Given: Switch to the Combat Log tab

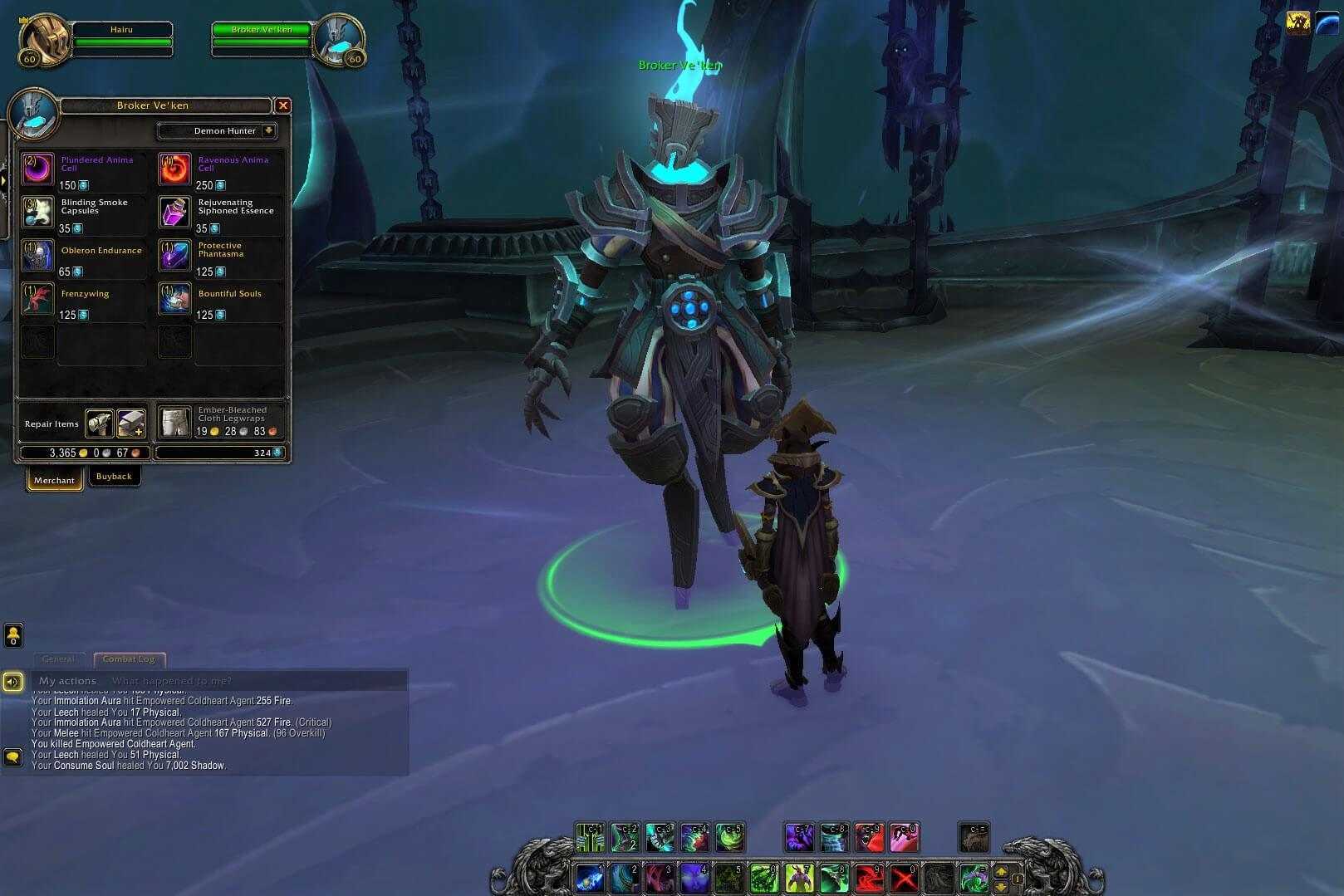Looking at the screenshot, I should (x=129, y=659).
